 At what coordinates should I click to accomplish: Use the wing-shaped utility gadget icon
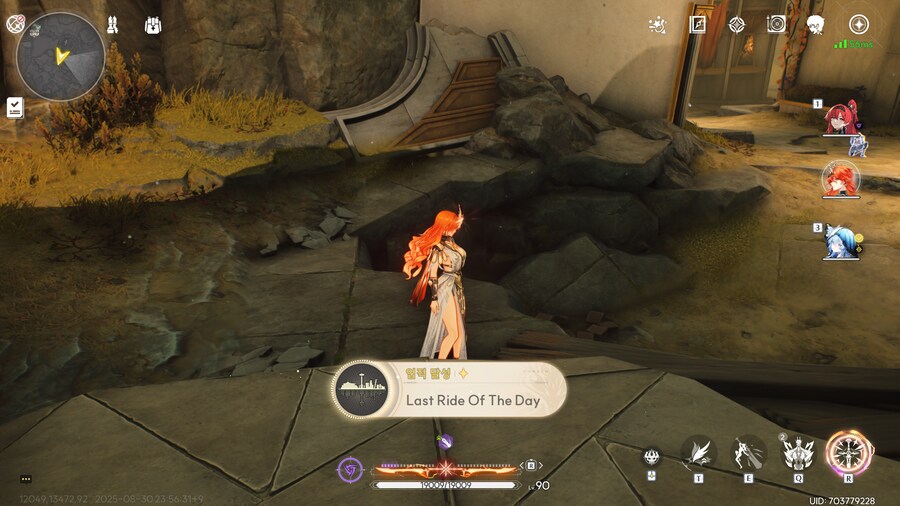pos(699,454)
